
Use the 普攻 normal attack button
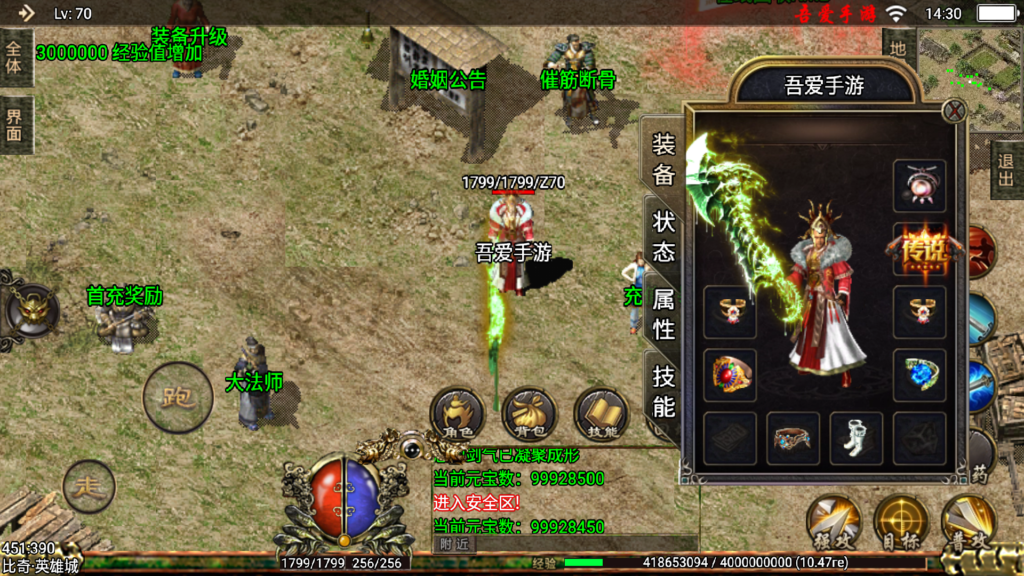[968, 521]
